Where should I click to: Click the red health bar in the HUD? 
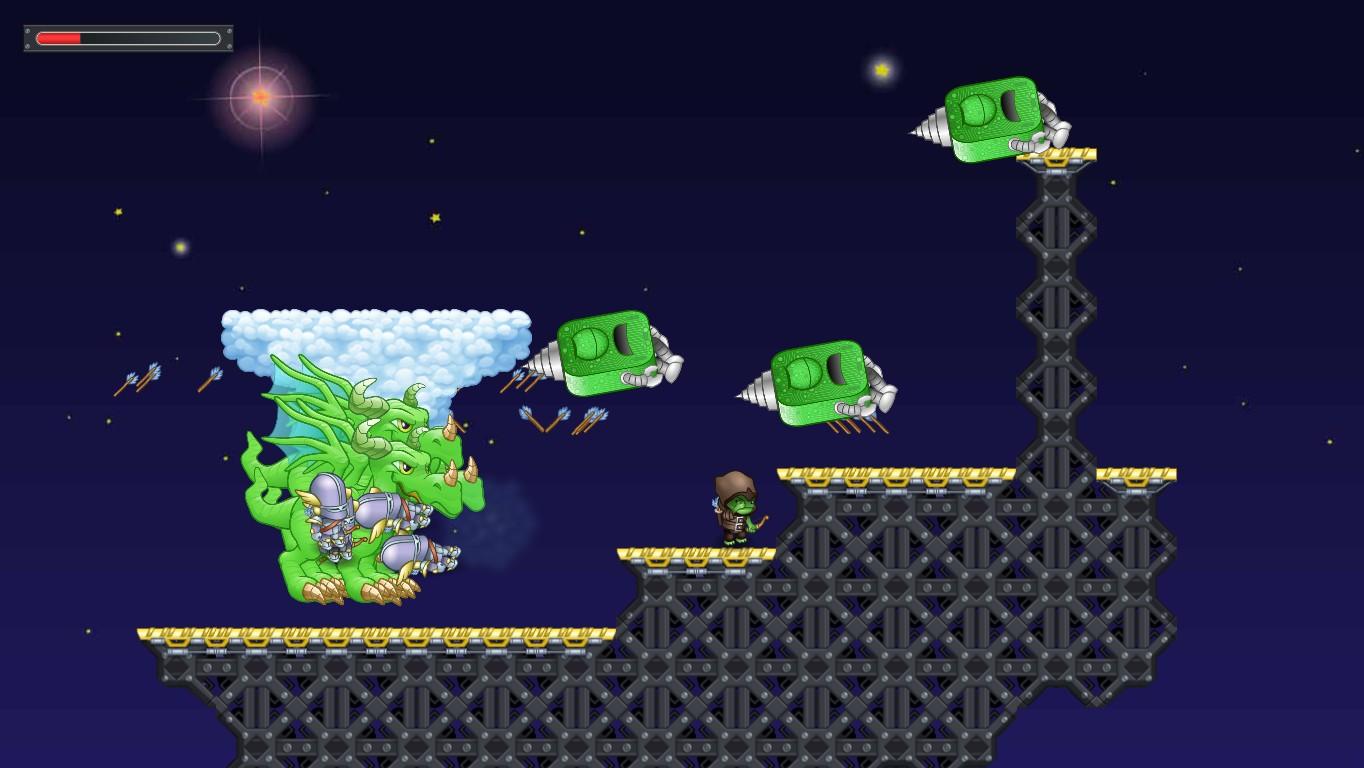[x=60, y=38]
